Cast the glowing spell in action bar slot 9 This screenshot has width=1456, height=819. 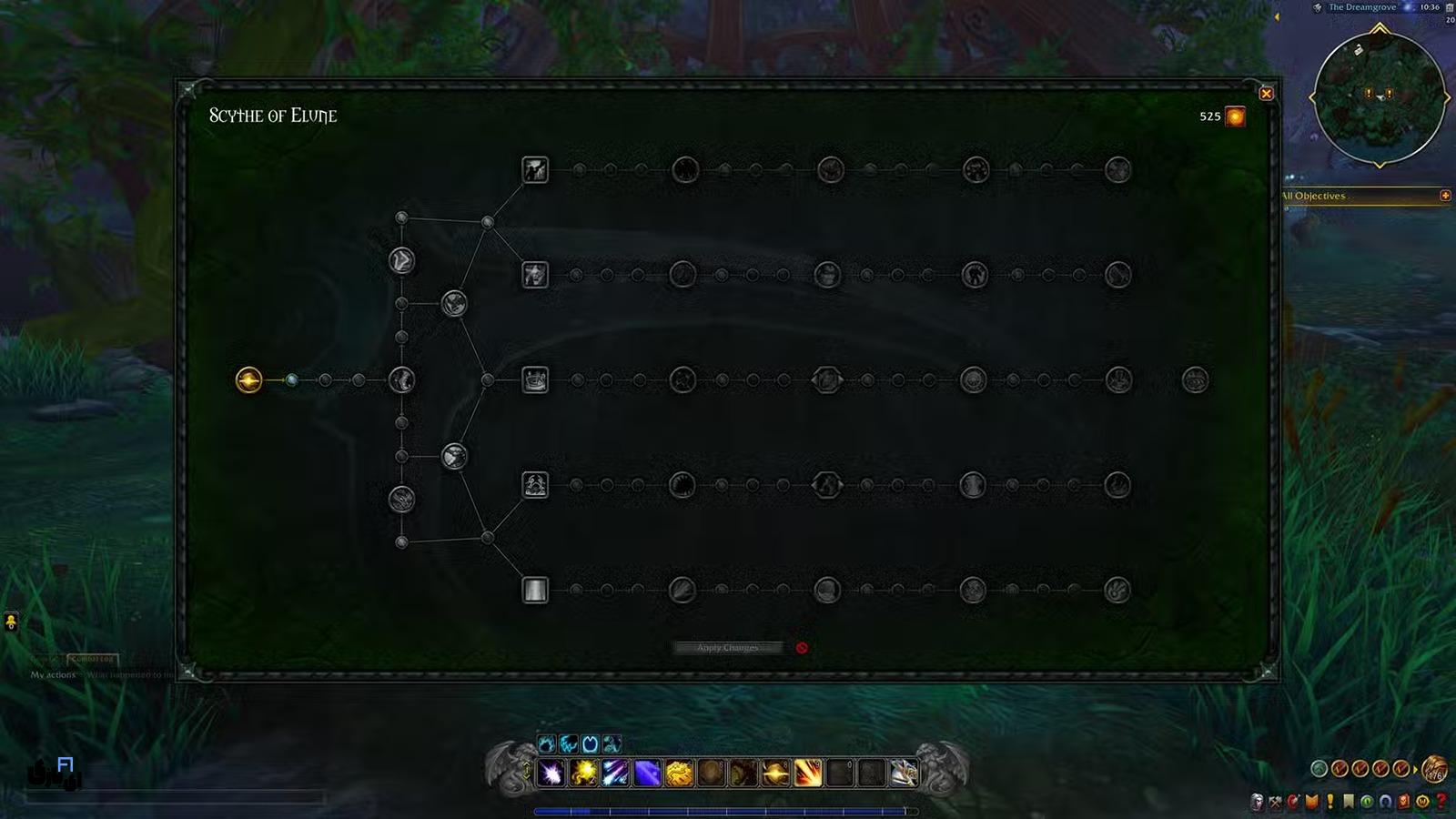[808, 773]
